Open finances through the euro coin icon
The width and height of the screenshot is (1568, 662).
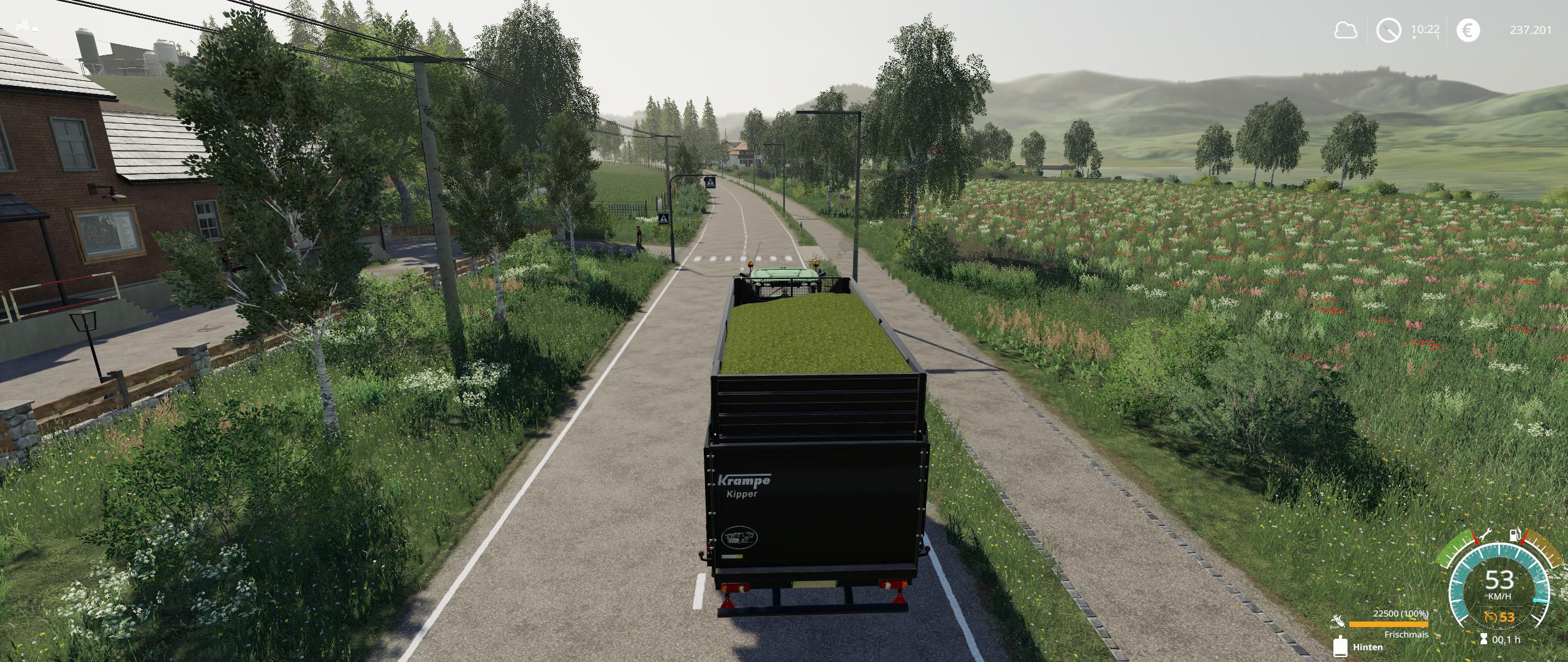tap(1468, 30)
